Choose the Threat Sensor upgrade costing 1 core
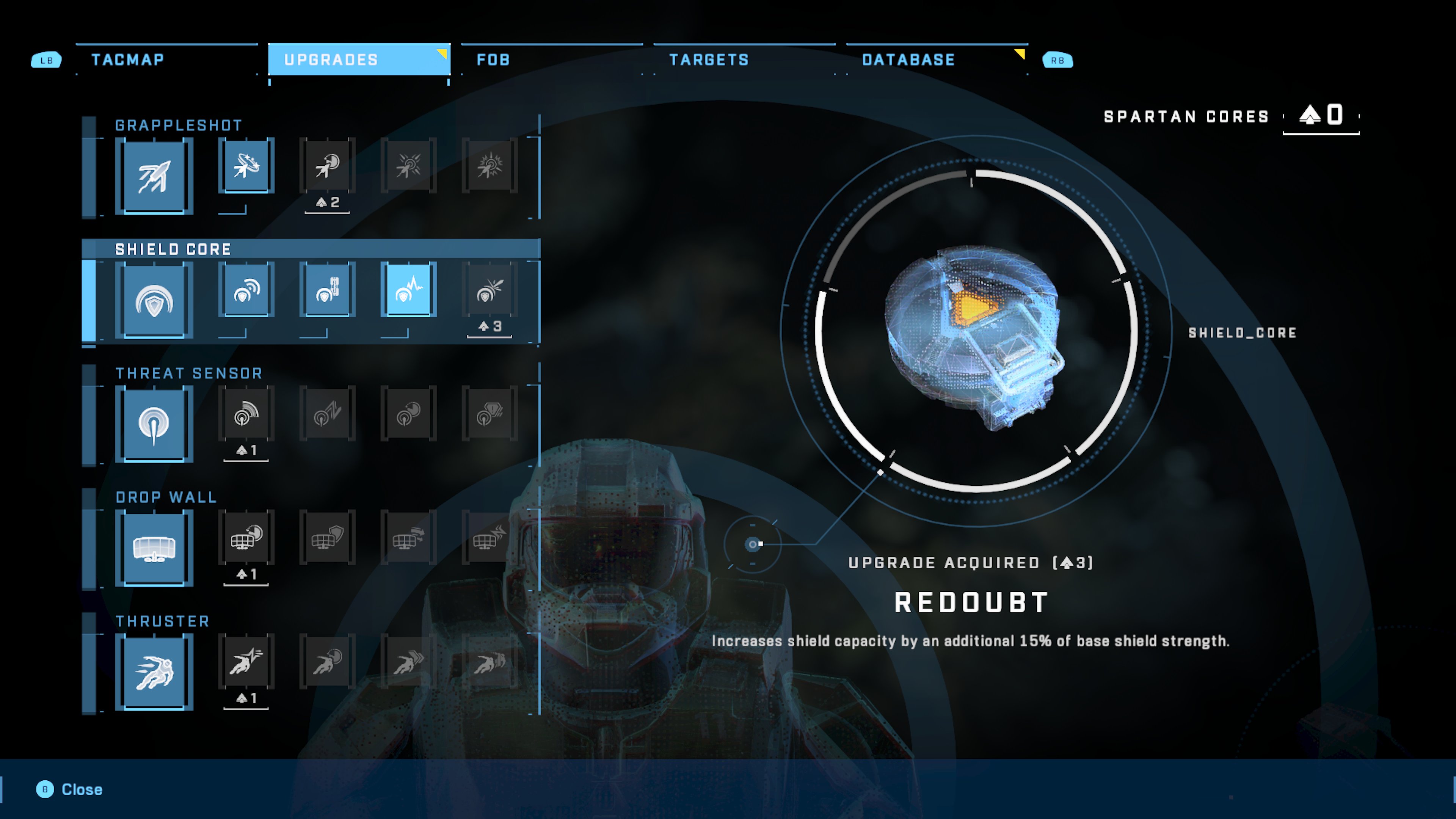The image size is (1456, 819). click(246, 414)
